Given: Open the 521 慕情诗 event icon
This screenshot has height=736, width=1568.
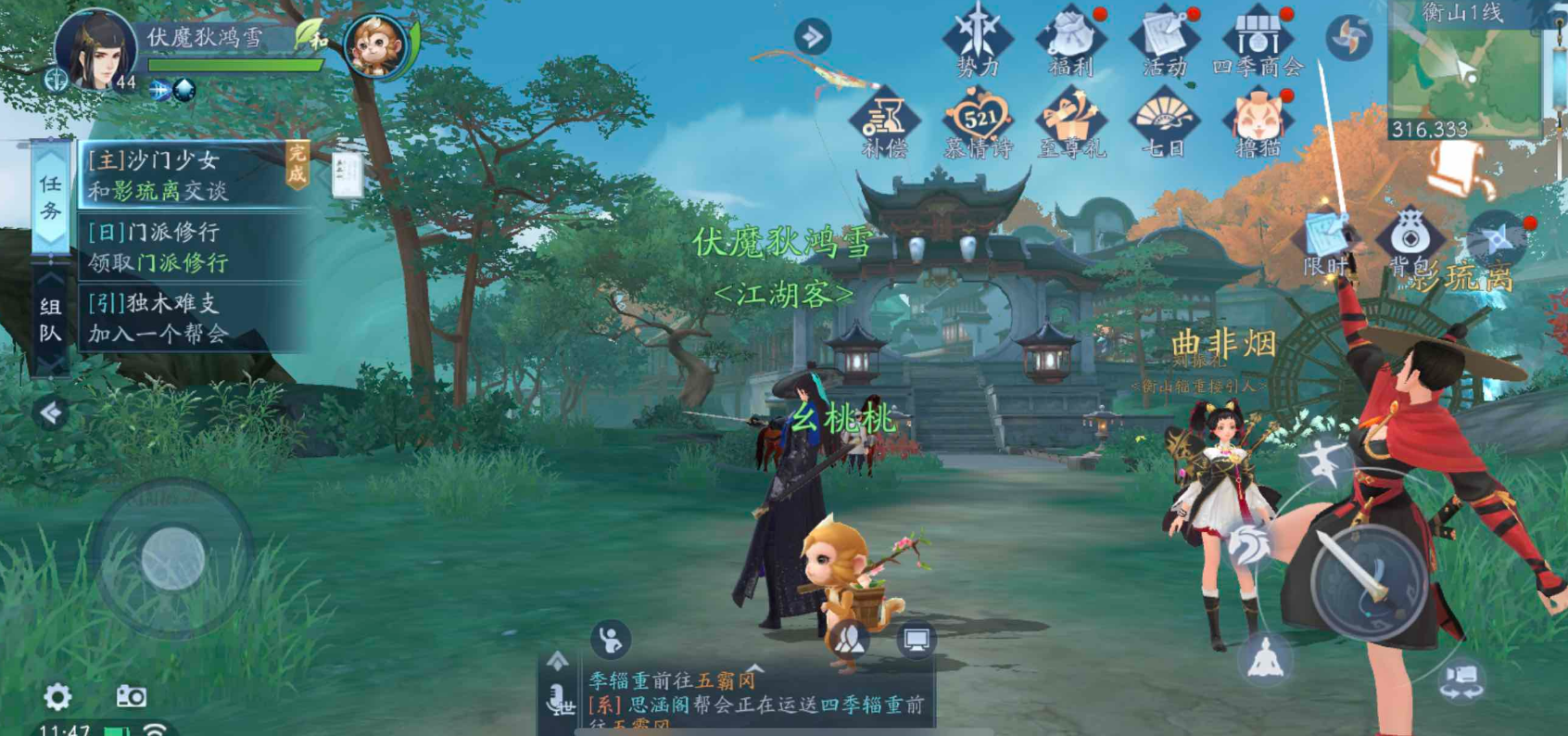Looking at the screenshot, I should pyautogui.click(x=982, y=119).
